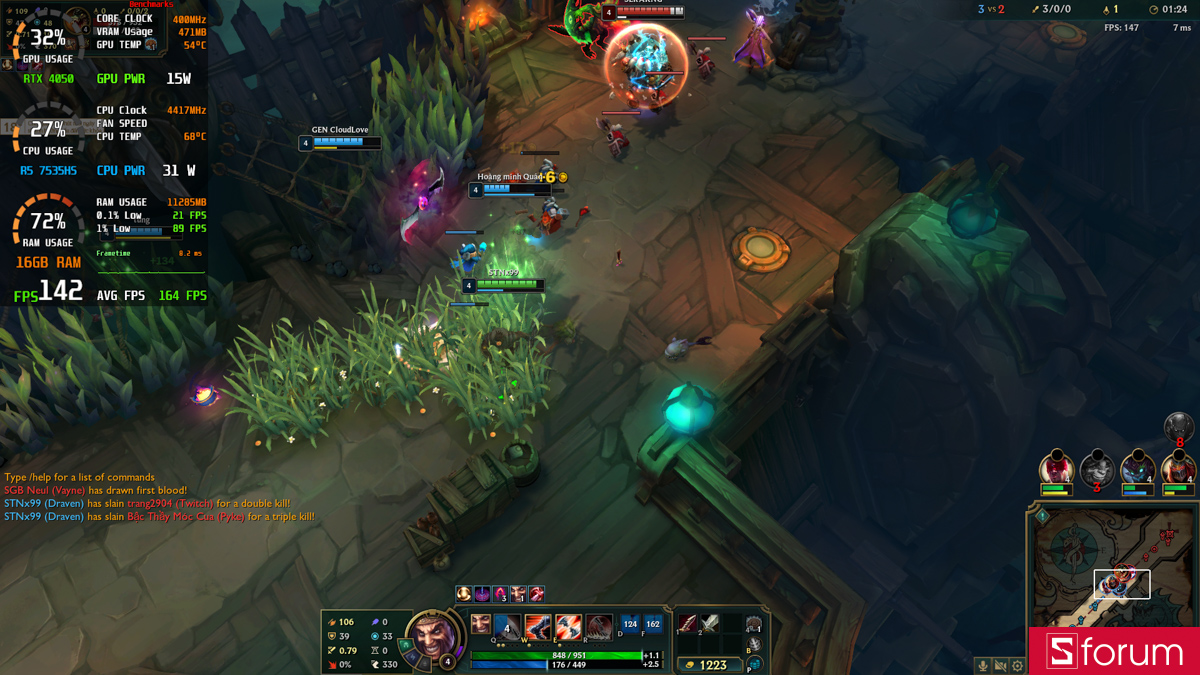
Task: Open settings with the gear icon
Action: (1017, 665)
